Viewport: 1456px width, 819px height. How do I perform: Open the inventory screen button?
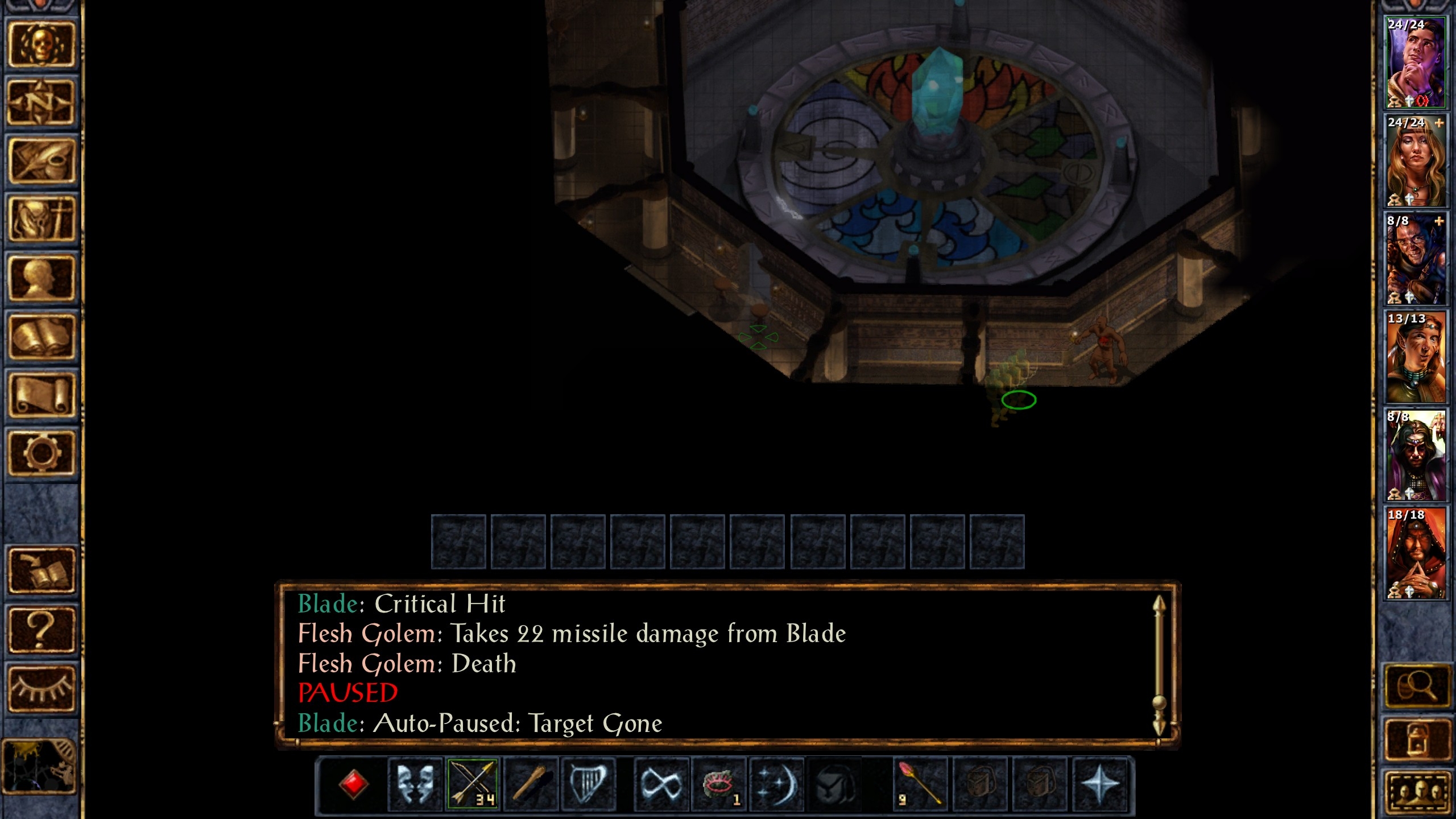tap(41, 220)
